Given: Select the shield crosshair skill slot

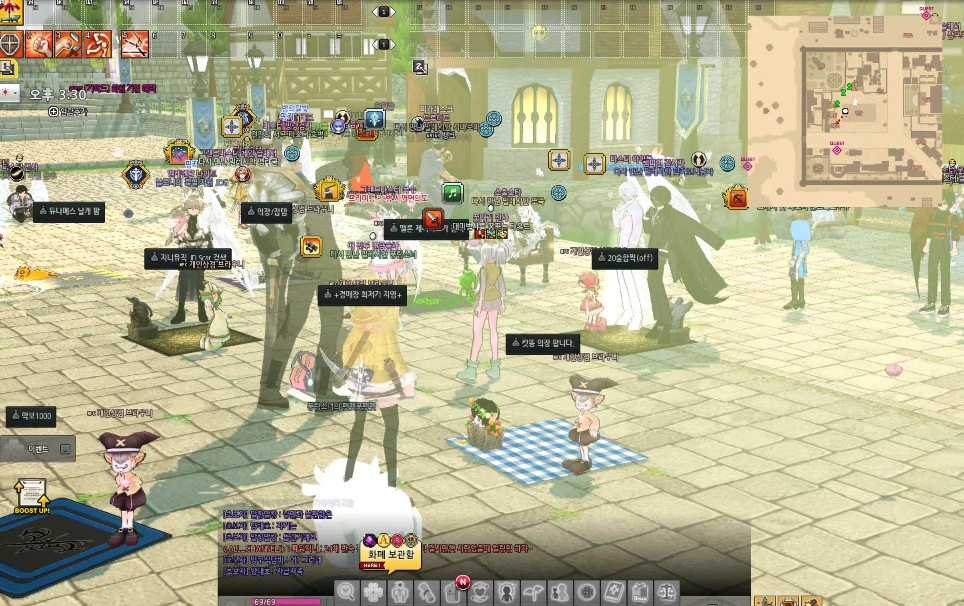Looking at the screenshot, I should pos(11,44).
